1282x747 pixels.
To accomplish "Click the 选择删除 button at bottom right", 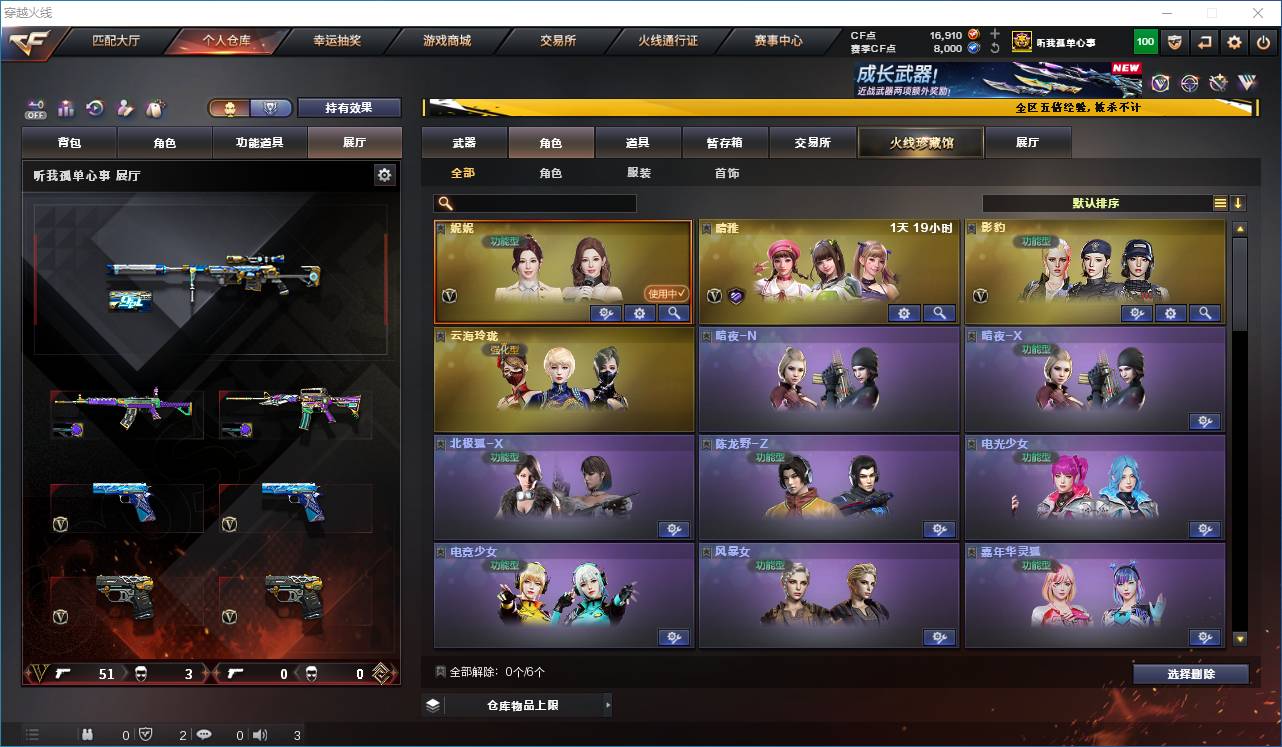I will point(1190,673).
